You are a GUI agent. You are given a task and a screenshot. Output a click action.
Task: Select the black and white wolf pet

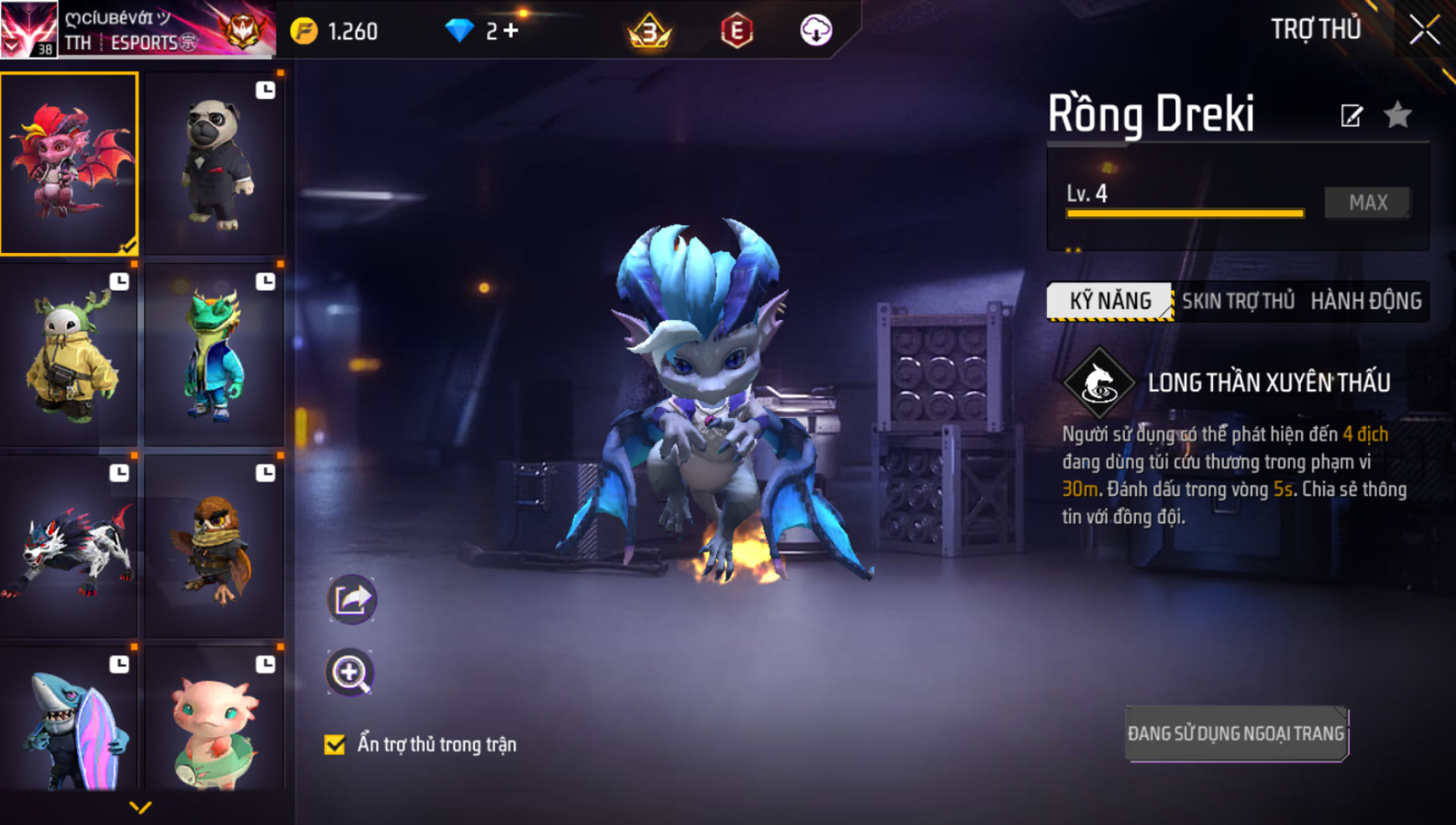pyautogui.click(x=70, y=546)
